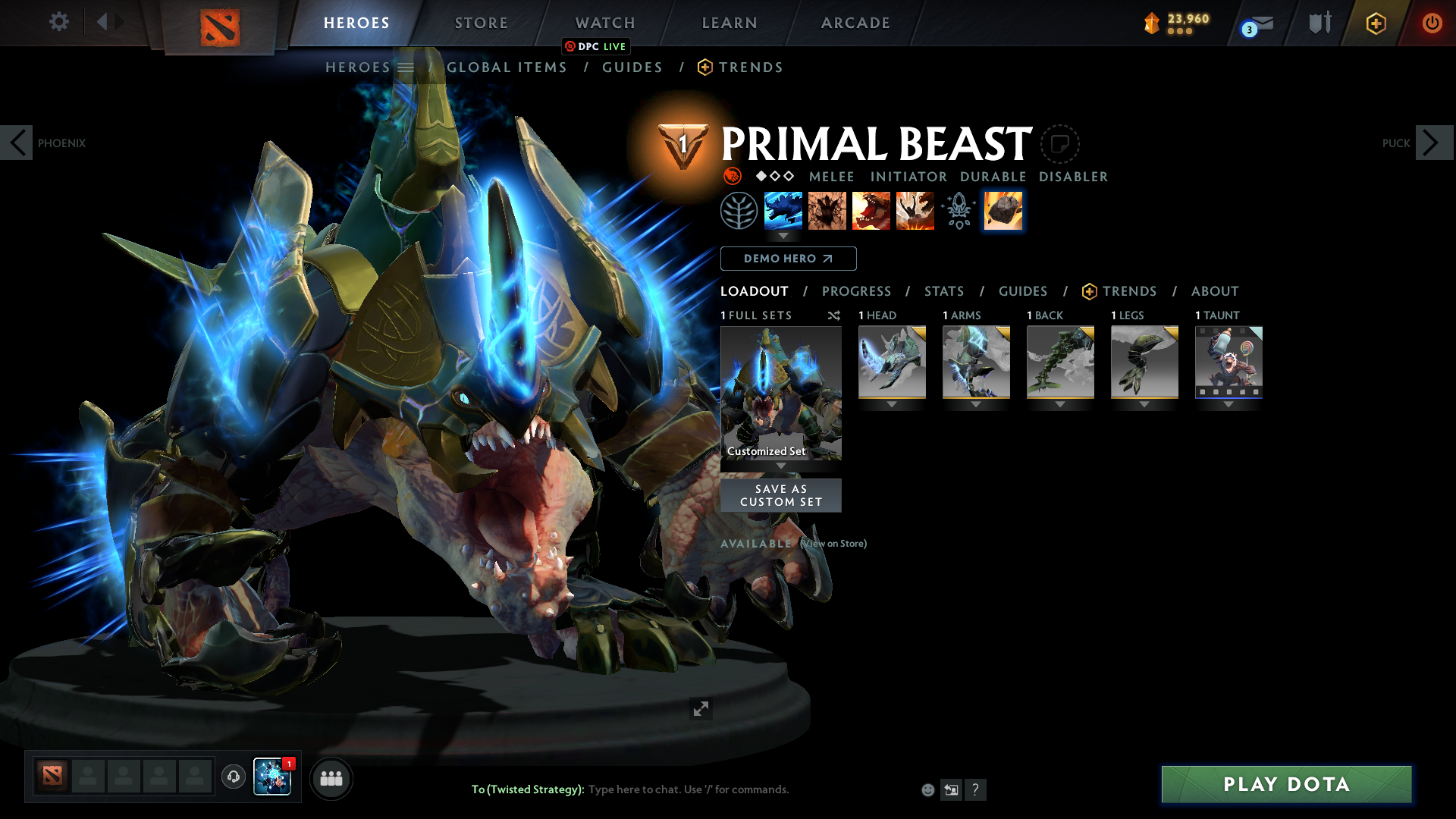Viewport: 1456px width, 819px height.
Task: Click the View on Store link
Action: coord(833,544)
